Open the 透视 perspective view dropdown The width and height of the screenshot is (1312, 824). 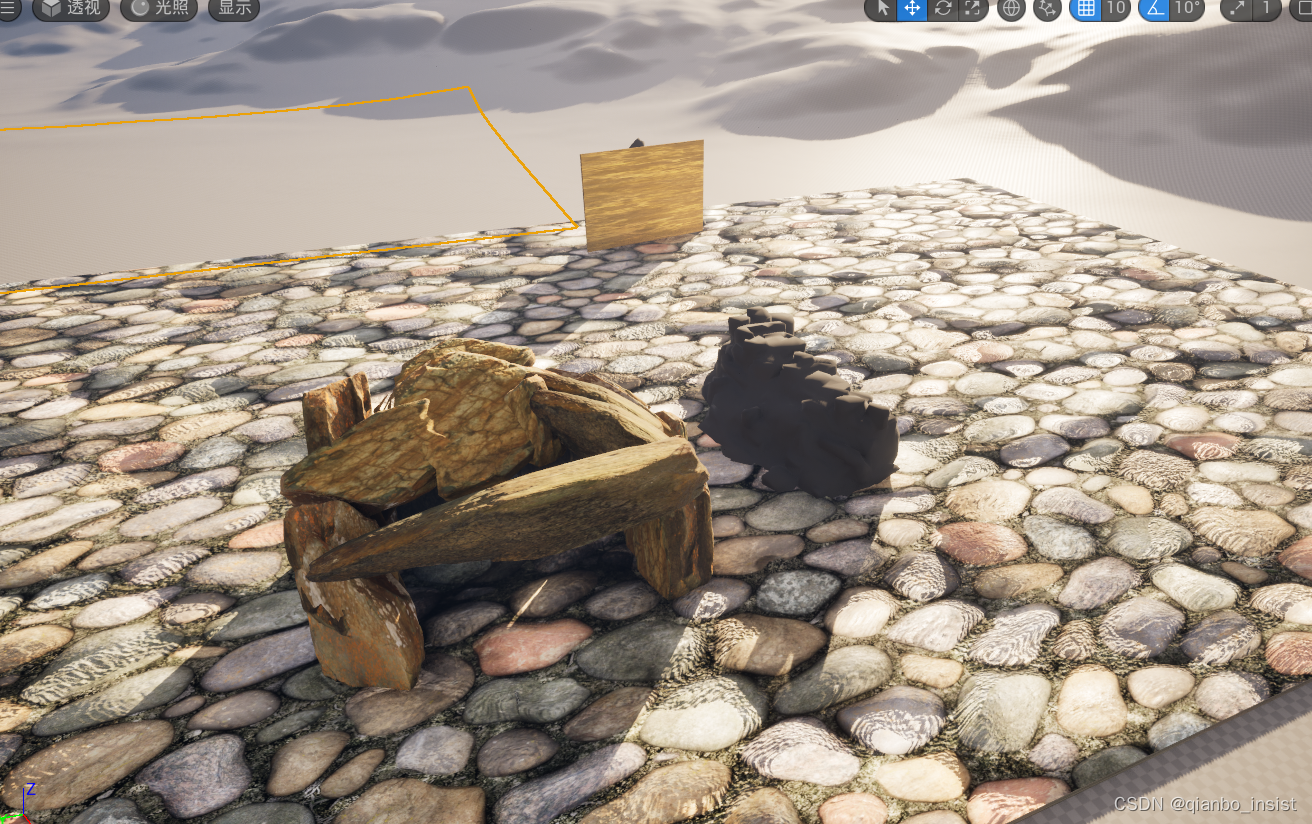pyautogui.click(x=70, y=8)
